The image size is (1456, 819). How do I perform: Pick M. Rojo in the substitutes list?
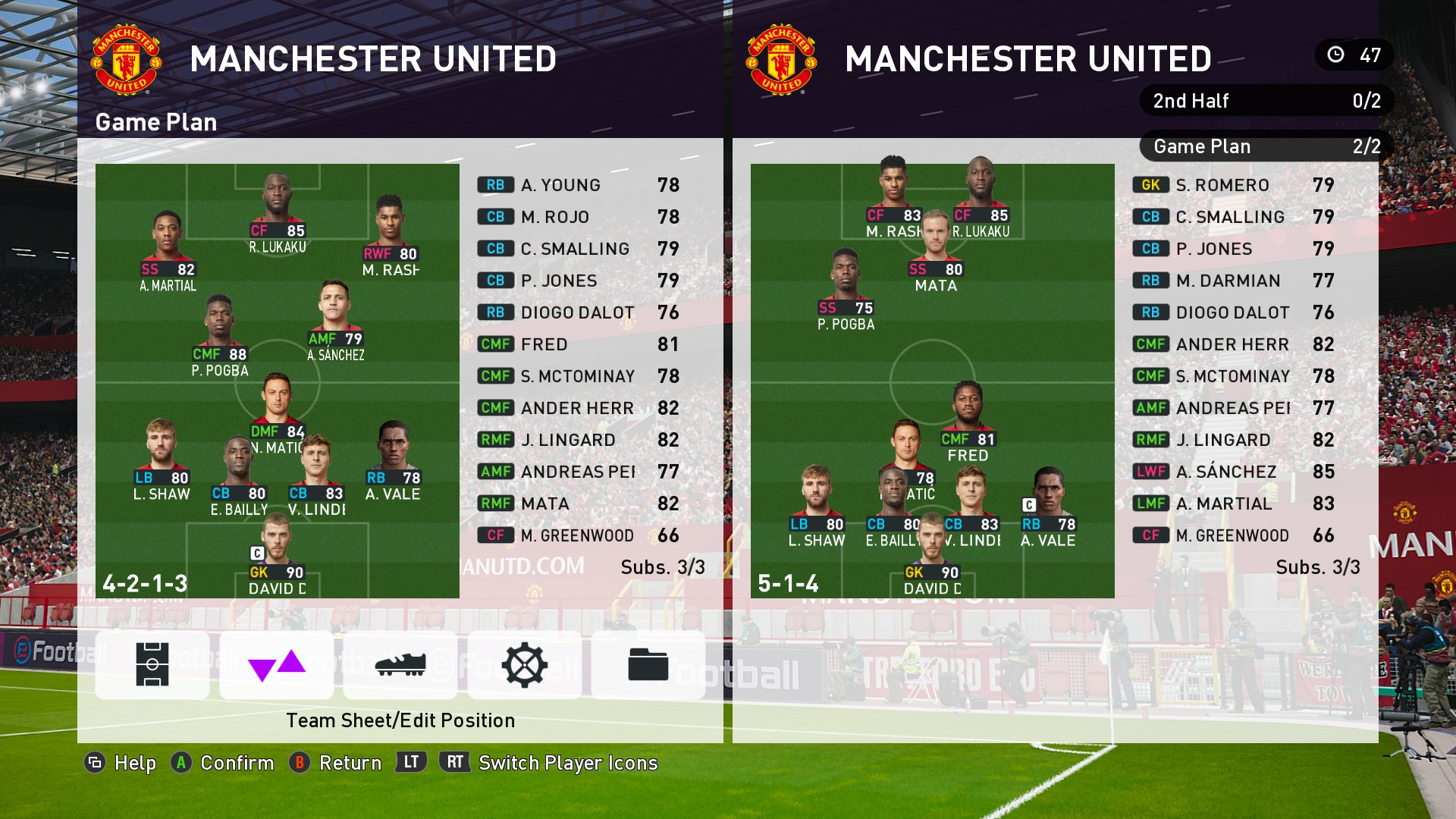pos(578,217)
